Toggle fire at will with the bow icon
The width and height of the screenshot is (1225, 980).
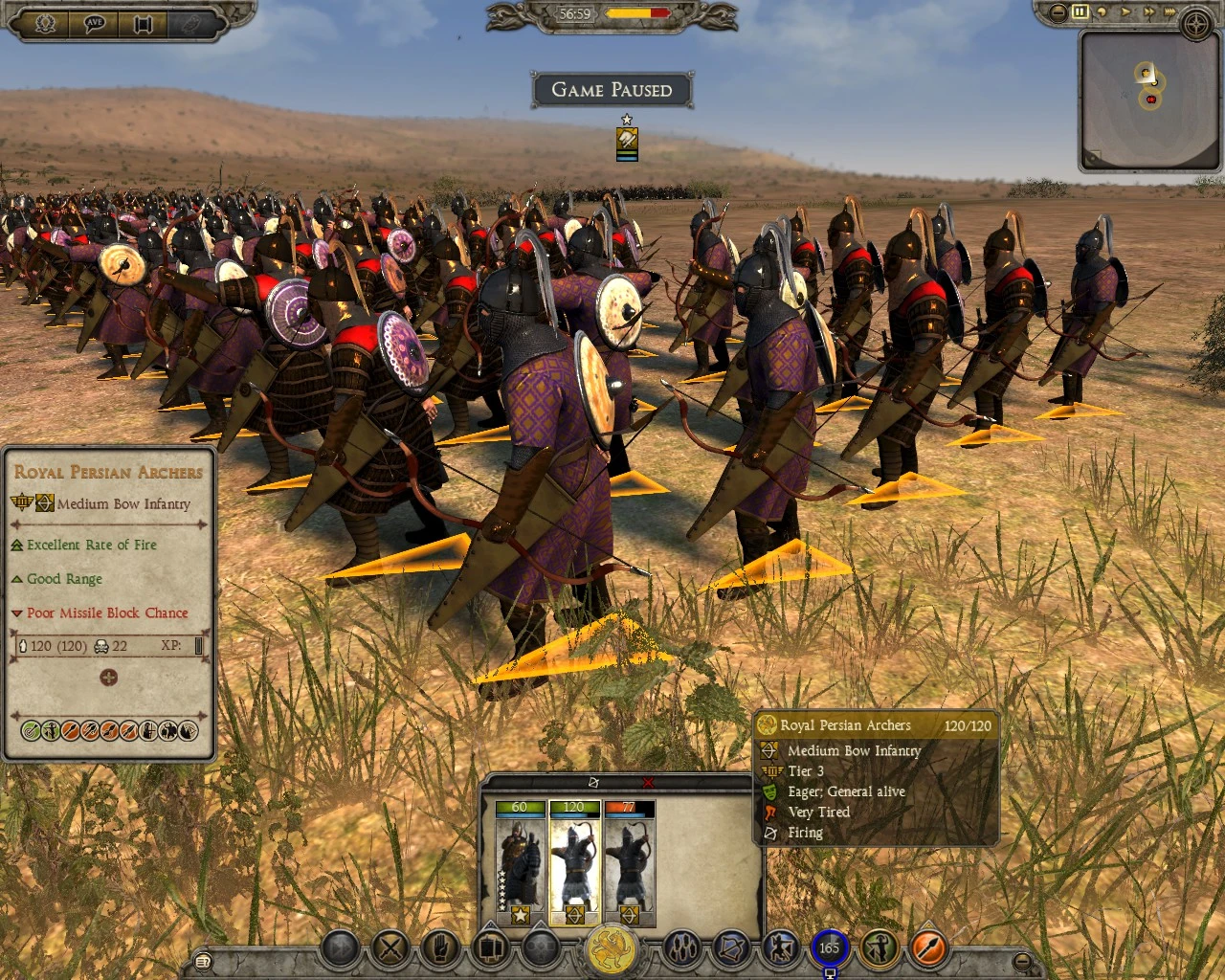pos(730,947)
